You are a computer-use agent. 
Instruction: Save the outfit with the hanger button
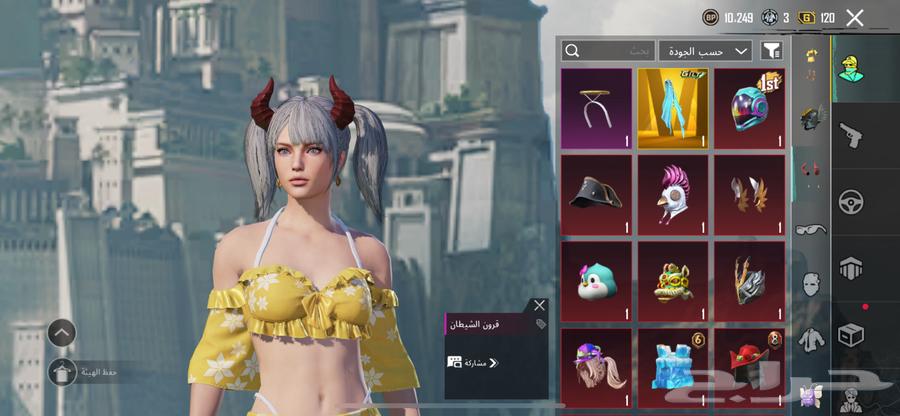pos(62,373)
